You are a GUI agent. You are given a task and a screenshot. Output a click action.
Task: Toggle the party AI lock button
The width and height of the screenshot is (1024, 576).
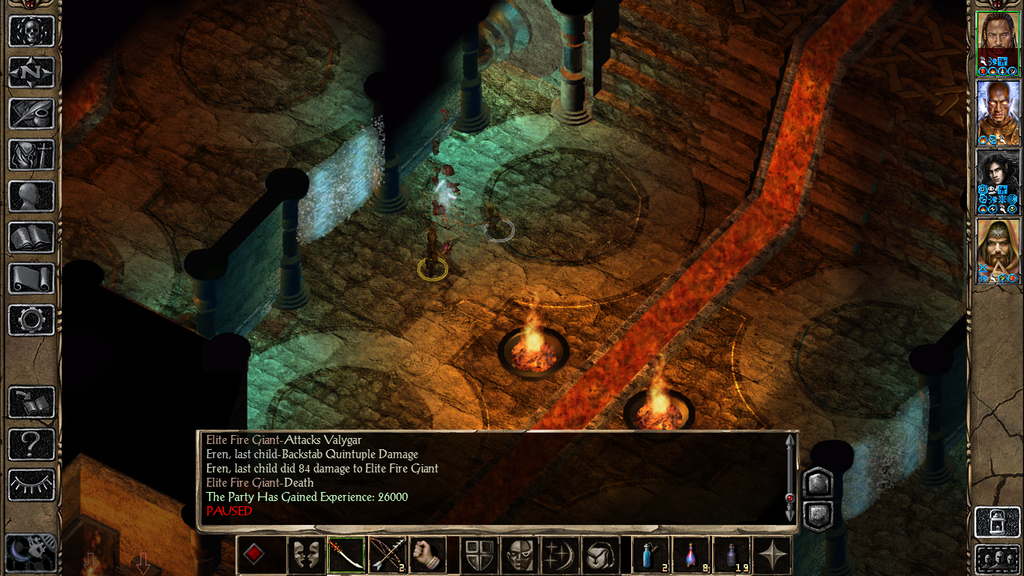tap(997, 522)
